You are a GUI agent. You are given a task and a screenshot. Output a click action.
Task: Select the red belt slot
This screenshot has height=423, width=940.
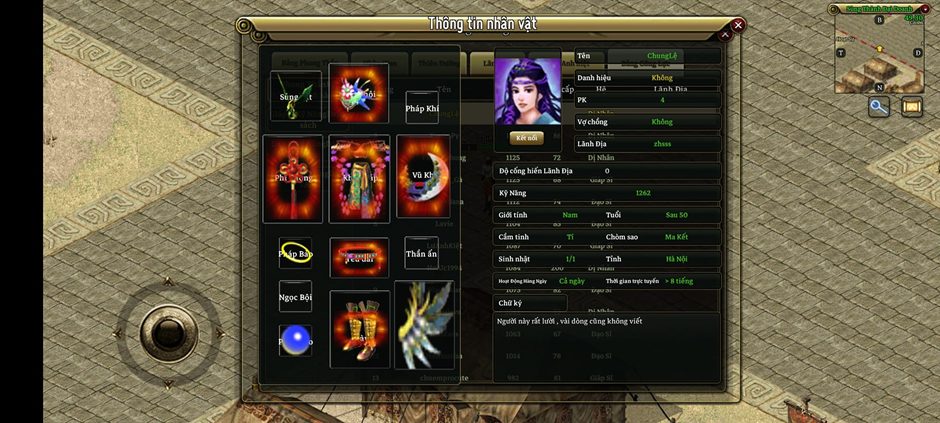359,257
